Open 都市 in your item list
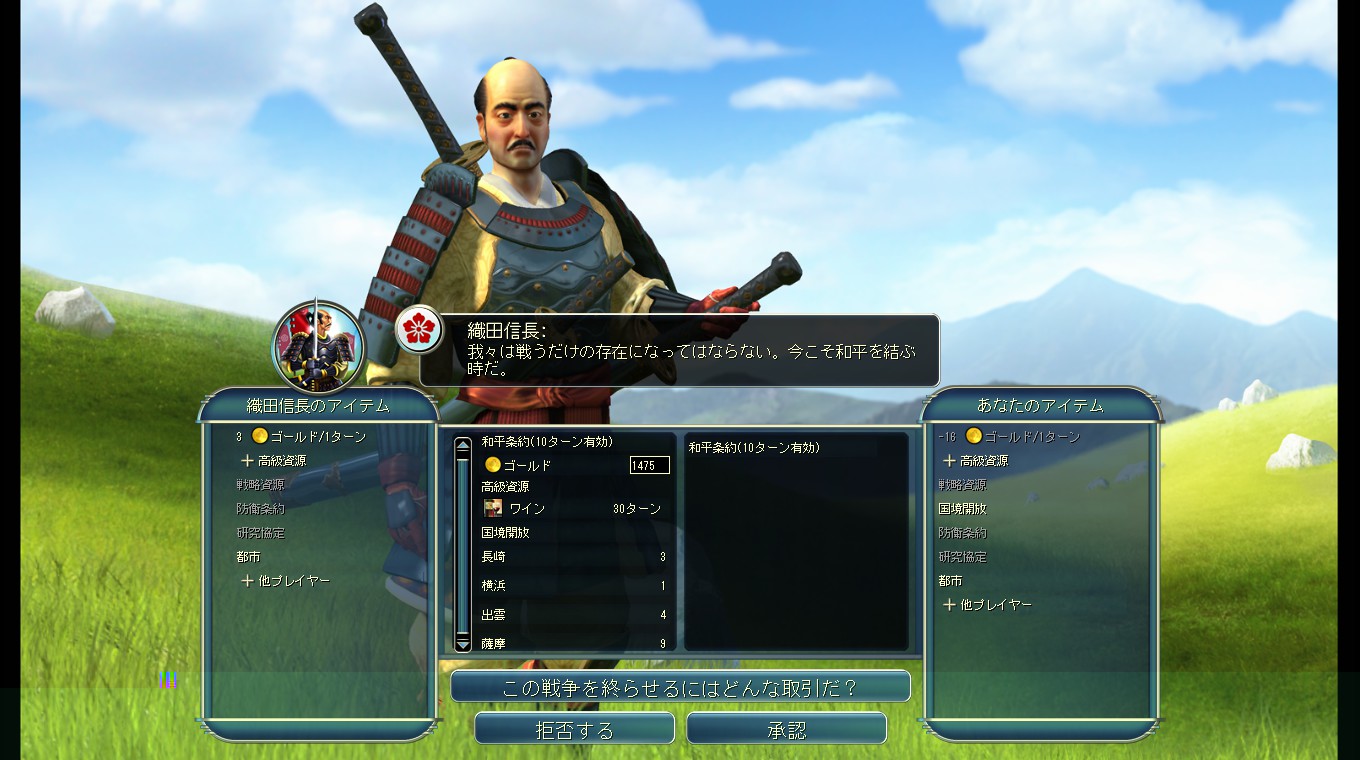Screen dimensions: 1360x760 click(950, 581)
